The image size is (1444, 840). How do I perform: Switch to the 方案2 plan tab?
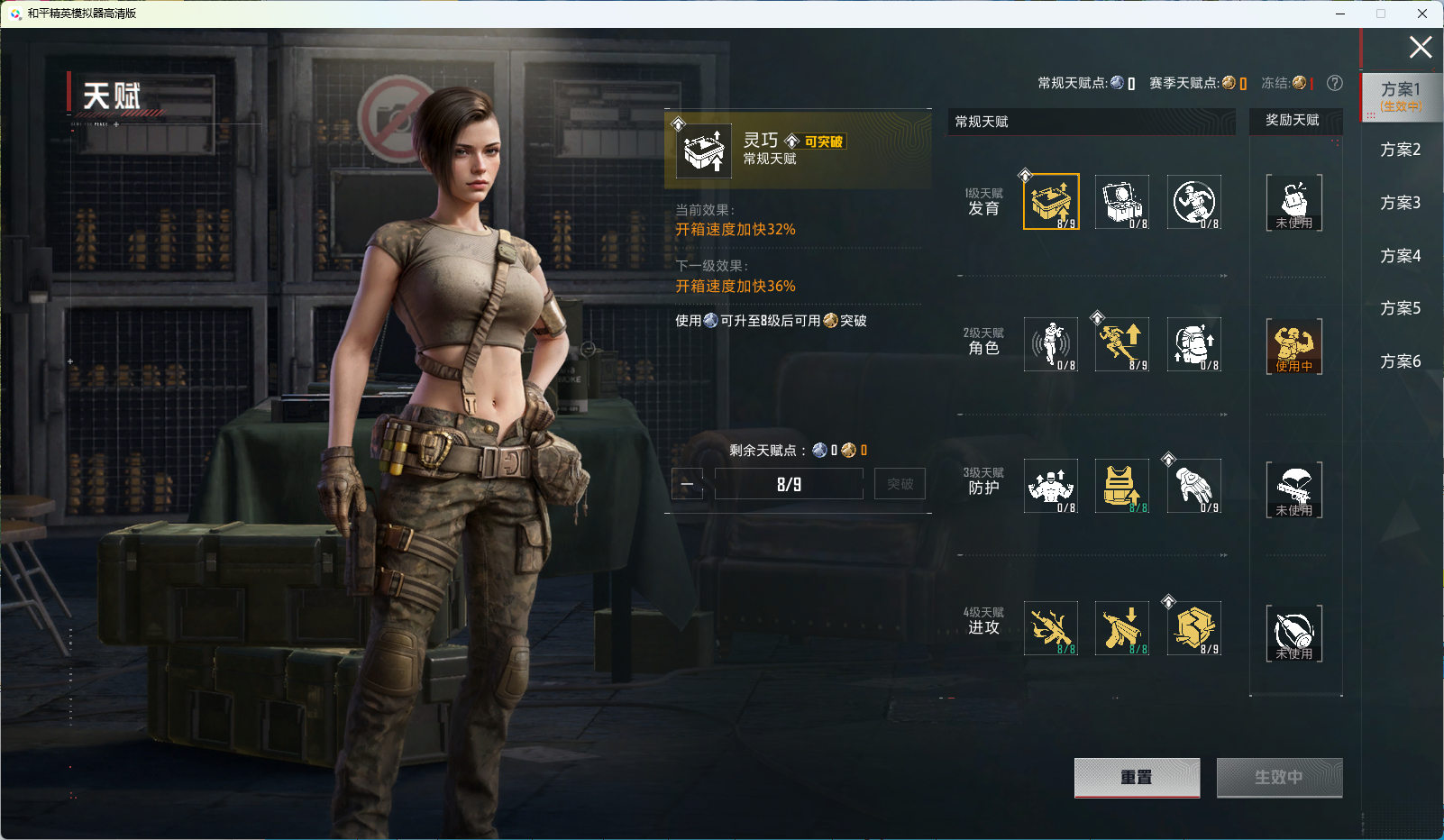pos(1400,150)
